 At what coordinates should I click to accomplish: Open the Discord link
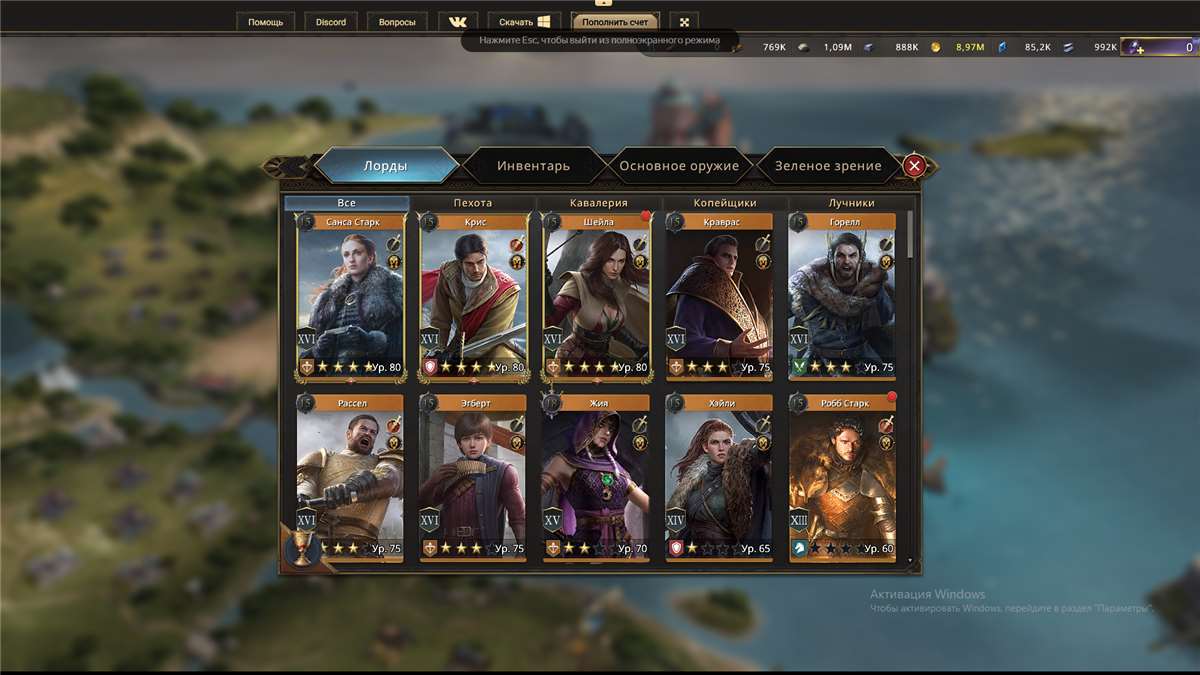click(x=331, y=22)
